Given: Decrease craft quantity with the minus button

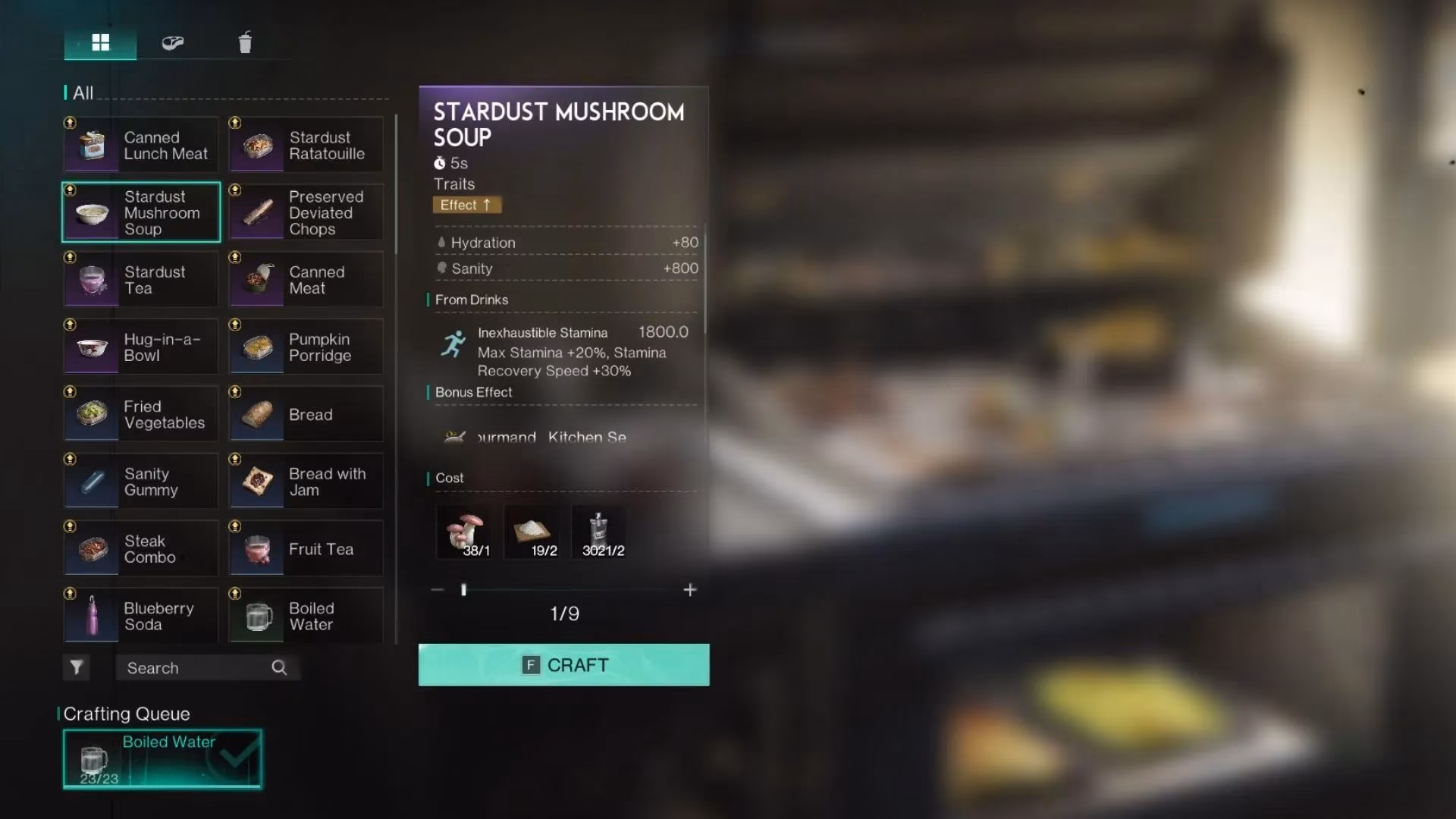Looking at the screenshot, I should (x=438, y=590).
